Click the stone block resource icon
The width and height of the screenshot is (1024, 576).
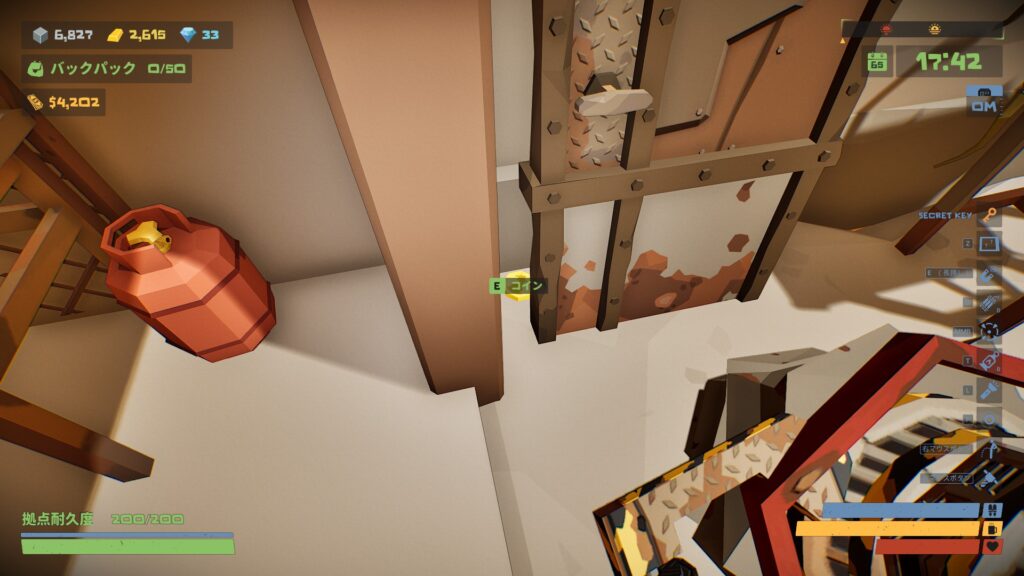[40, 35]
